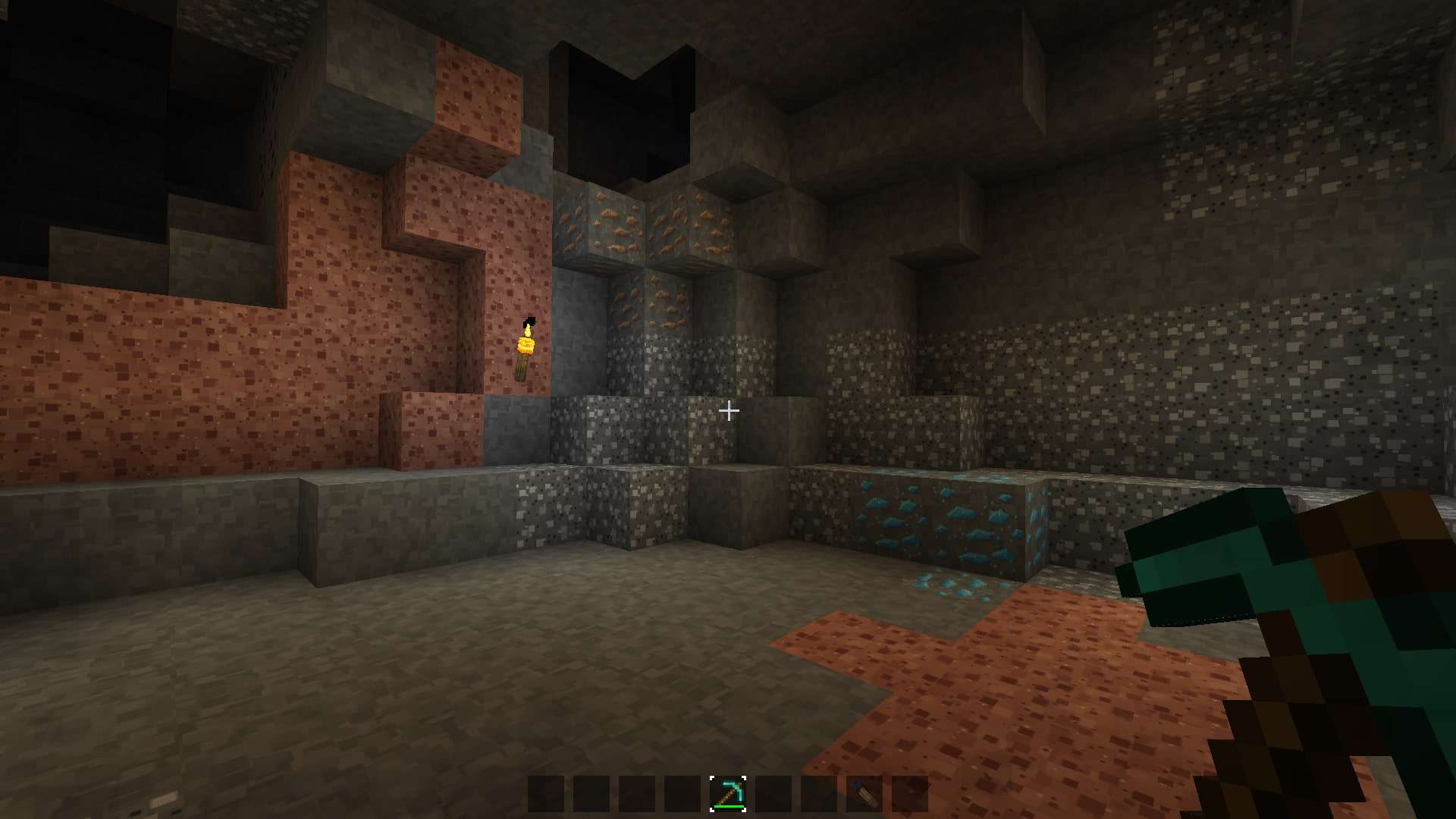Click the second hotbar slot
The width and height of the screenshot is (1456, 819).
tap(590, 795)
